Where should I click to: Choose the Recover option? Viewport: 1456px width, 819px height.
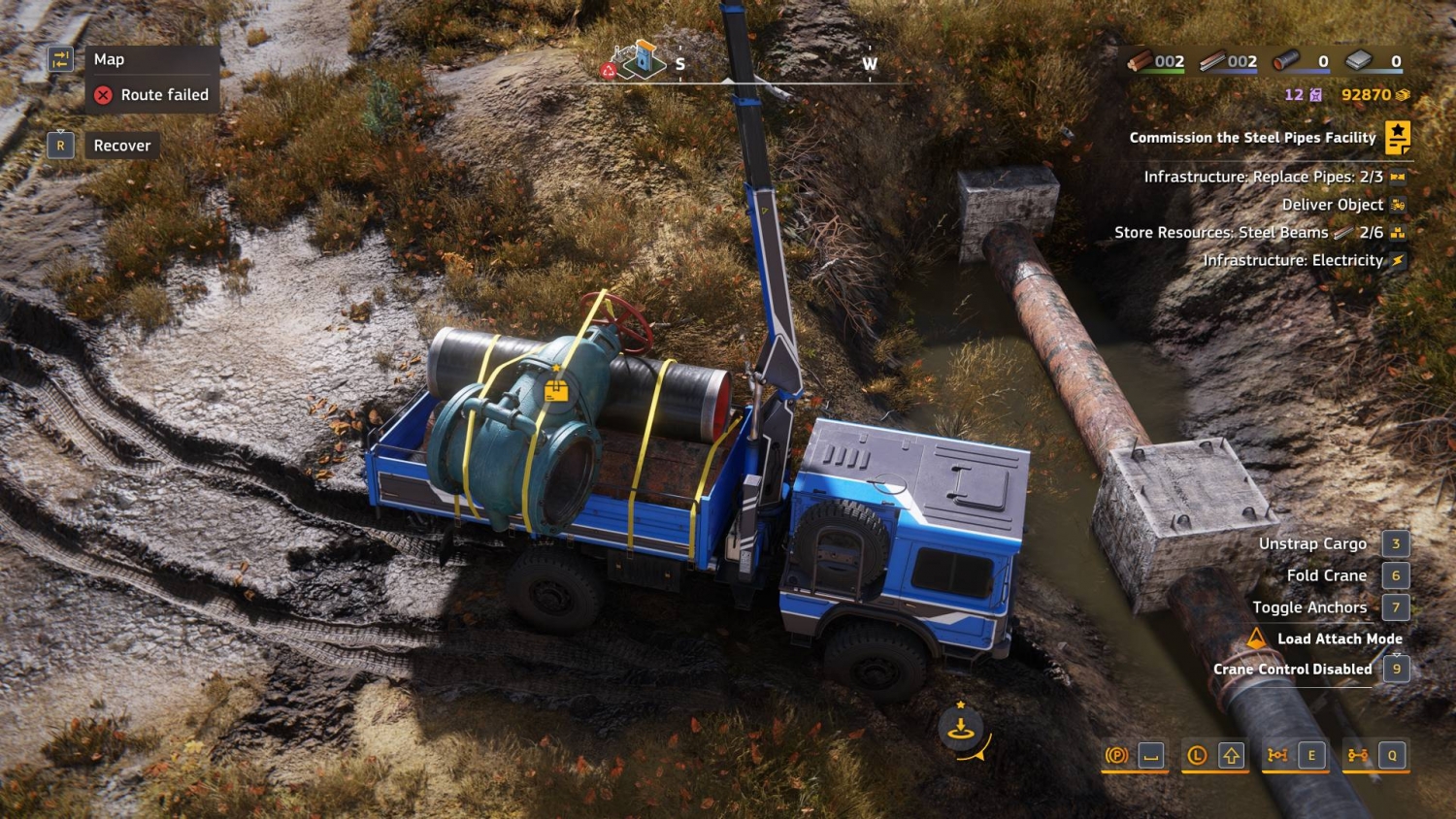(x=121, y=146)
